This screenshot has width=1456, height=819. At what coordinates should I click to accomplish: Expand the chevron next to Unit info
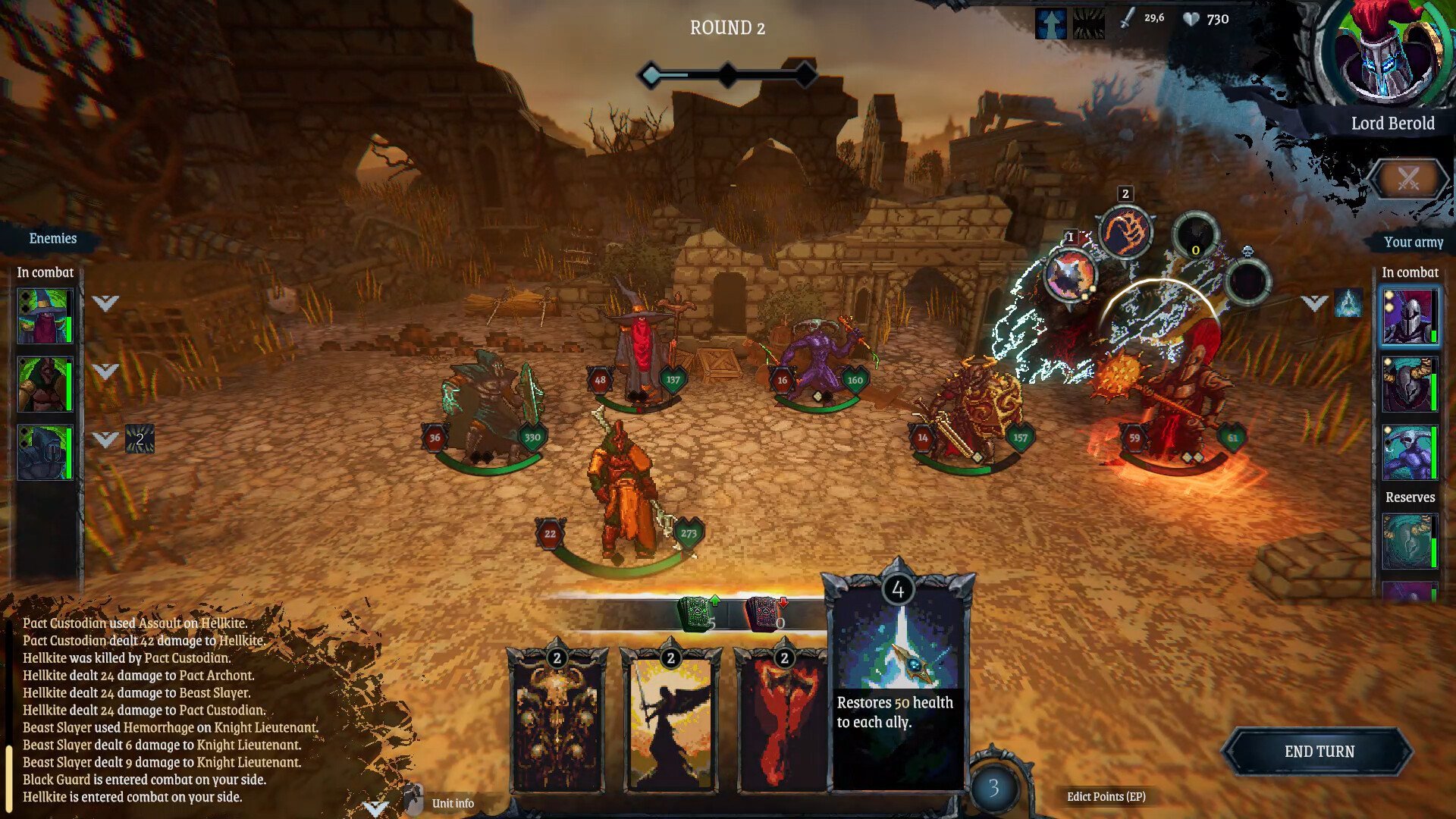point(375,805)
